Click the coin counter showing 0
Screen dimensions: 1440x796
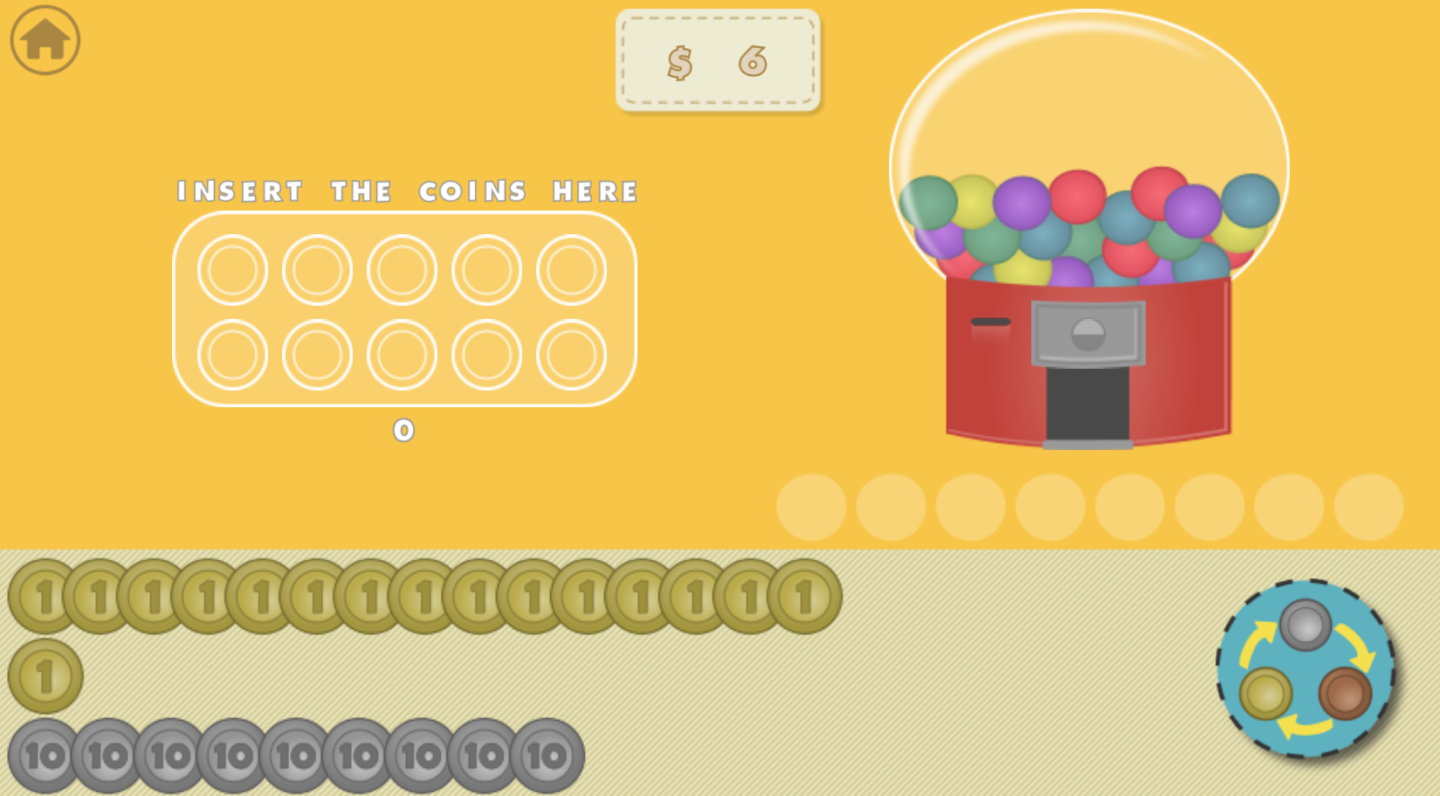coord(404,430)
